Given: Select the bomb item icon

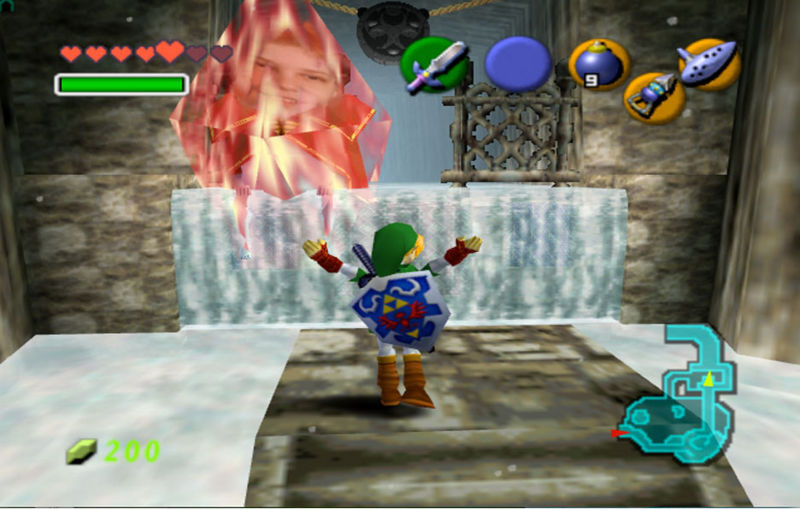Looking at the screenshot, I should click(599, 64).
